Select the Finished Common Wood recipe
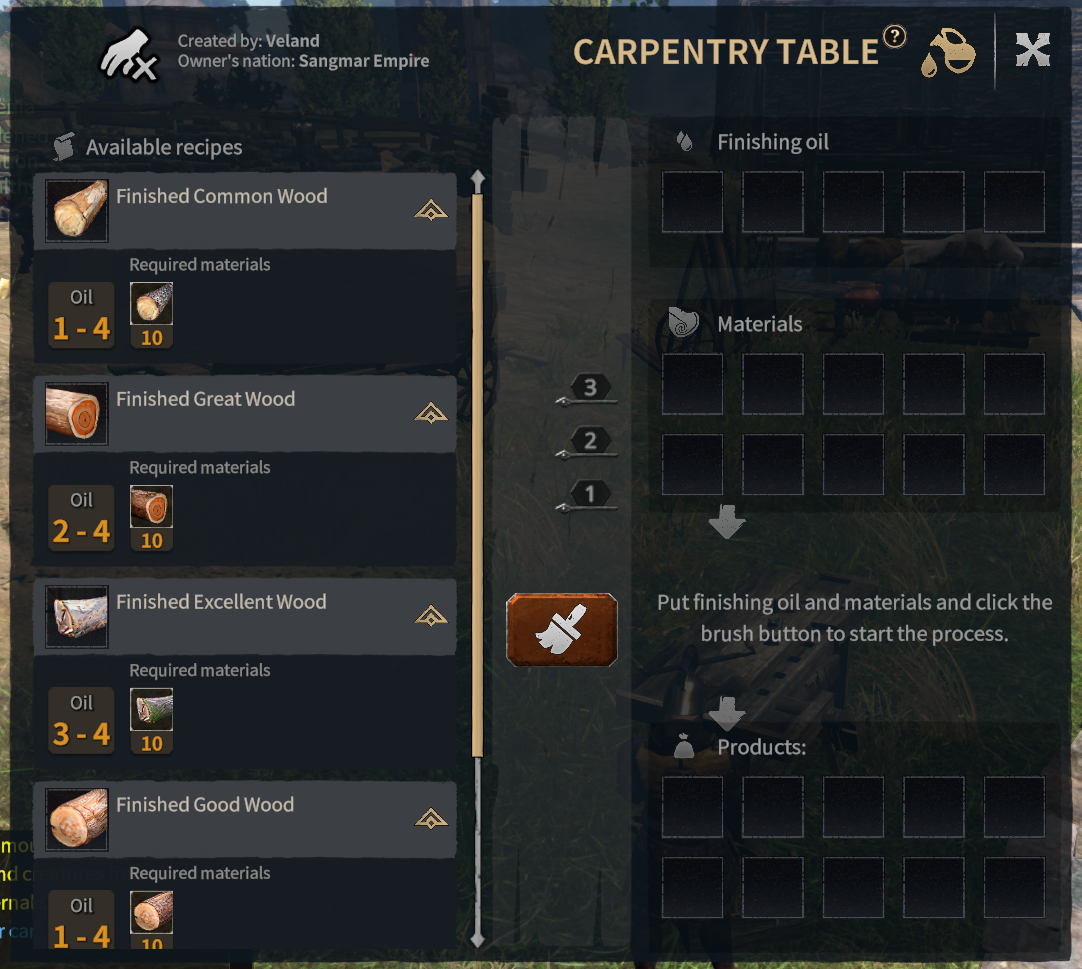Screen dimensions: 1082x969 [221, 198]
